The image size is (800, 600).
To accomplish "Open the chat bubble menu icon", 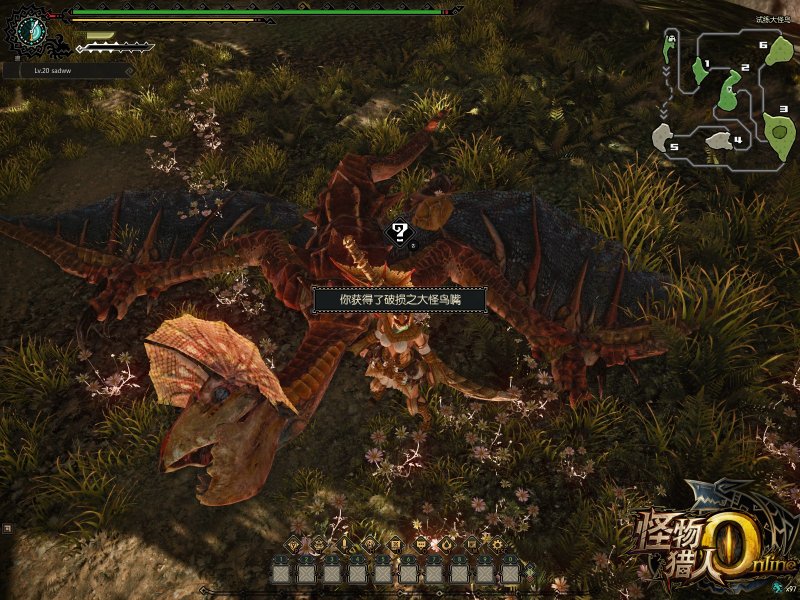I will [x=421, y=545].
